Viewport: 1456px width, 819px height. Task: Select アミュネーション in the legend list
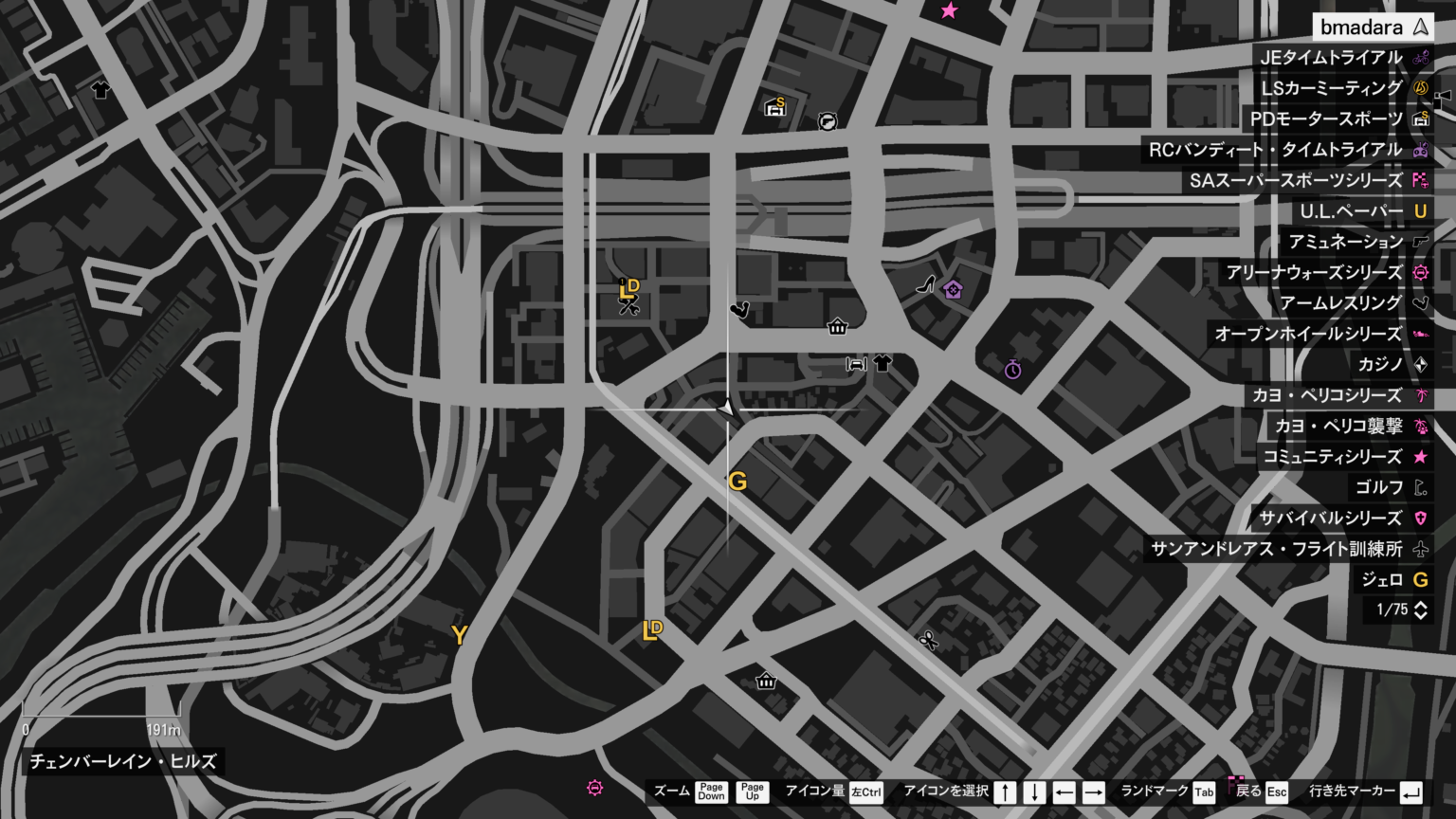1345,242
